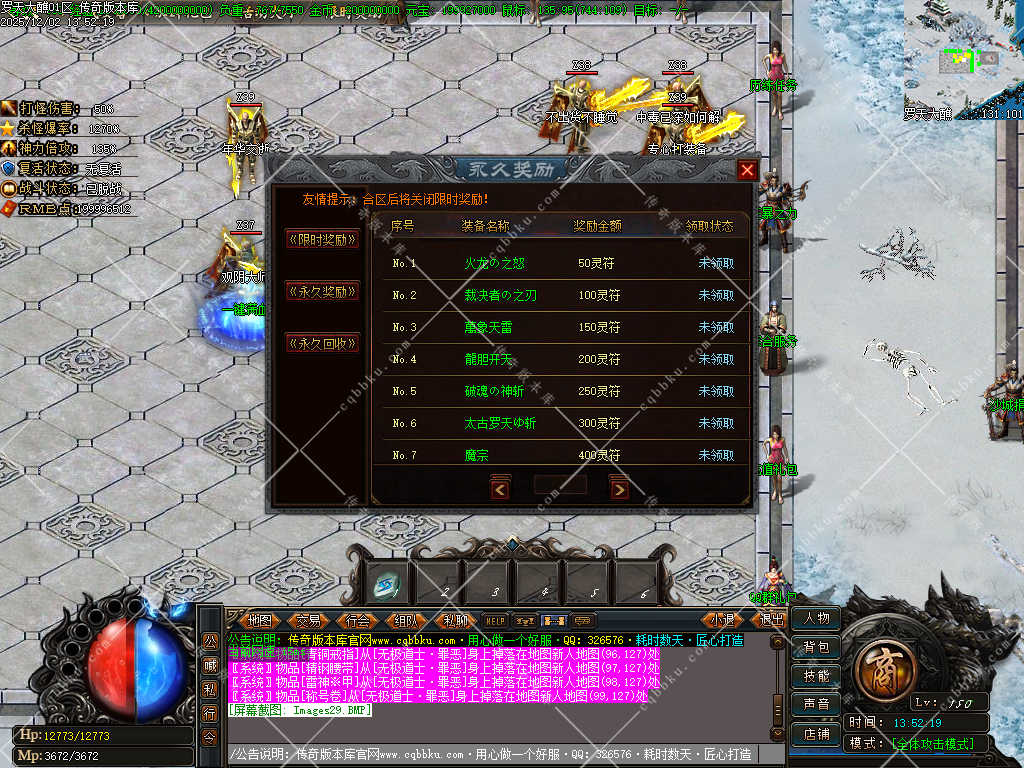Claim the No.1 火龙の之怒 reward (未领取)

pos(716,264)
